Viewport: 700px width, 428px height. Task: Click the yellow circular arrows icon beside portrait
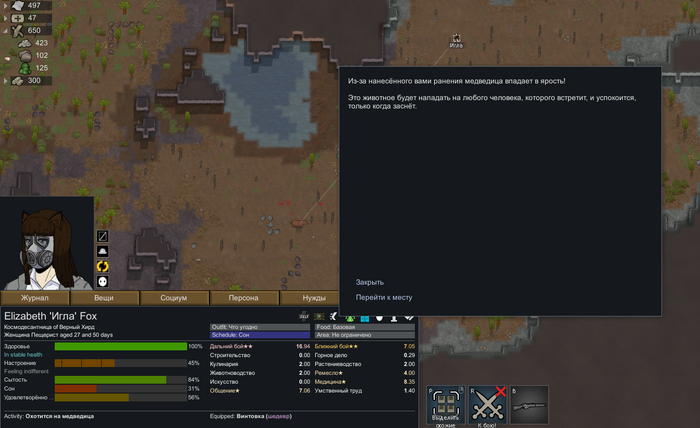[102, 266]
